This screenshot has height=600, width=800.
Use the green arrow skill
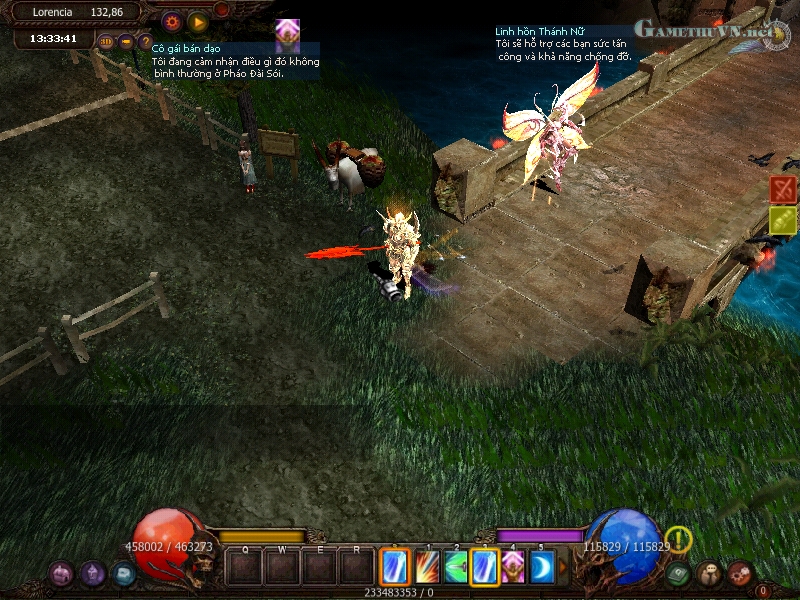click(456, 567)
